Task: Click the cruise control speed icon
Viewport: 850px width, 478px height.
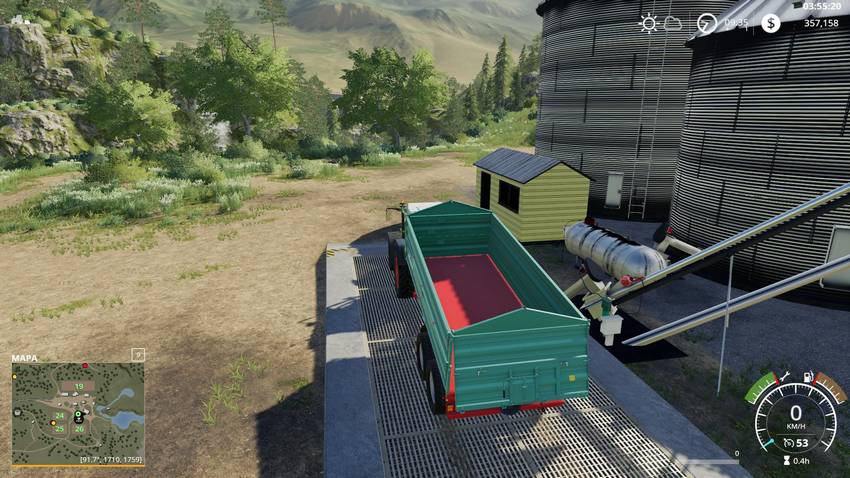Action: coord(789,441)
